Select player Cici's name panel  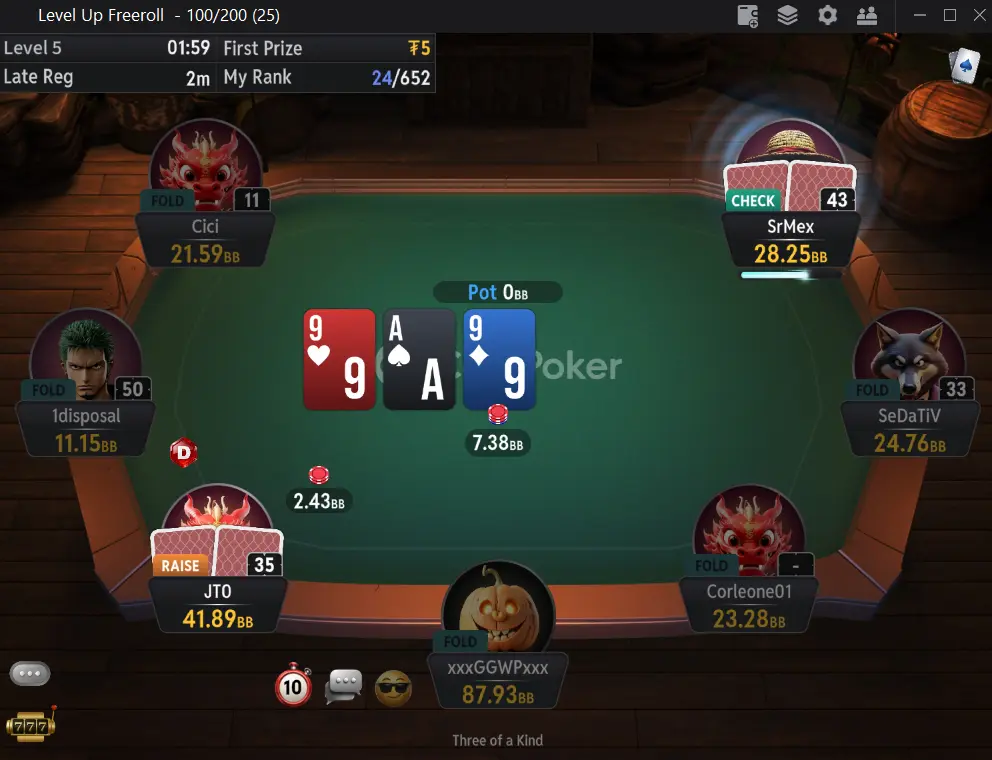205,241
